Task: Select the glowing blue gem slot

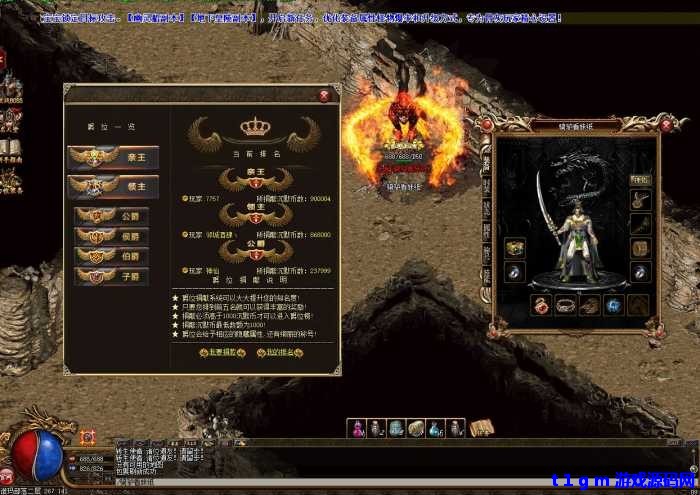Action: click(x=615, y=305)
